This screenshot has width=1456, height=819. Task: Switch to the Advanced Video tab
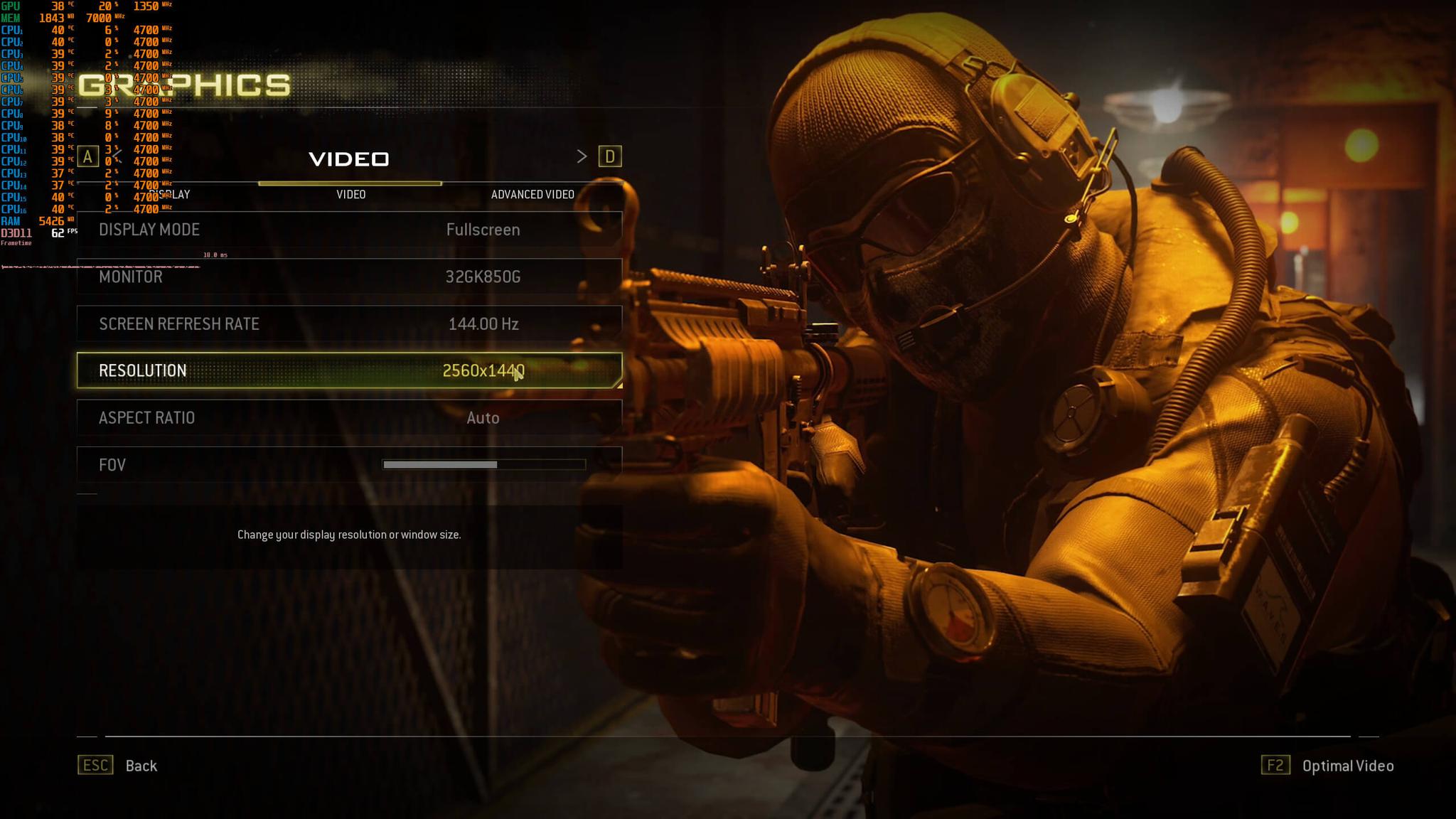click(532, 194)
